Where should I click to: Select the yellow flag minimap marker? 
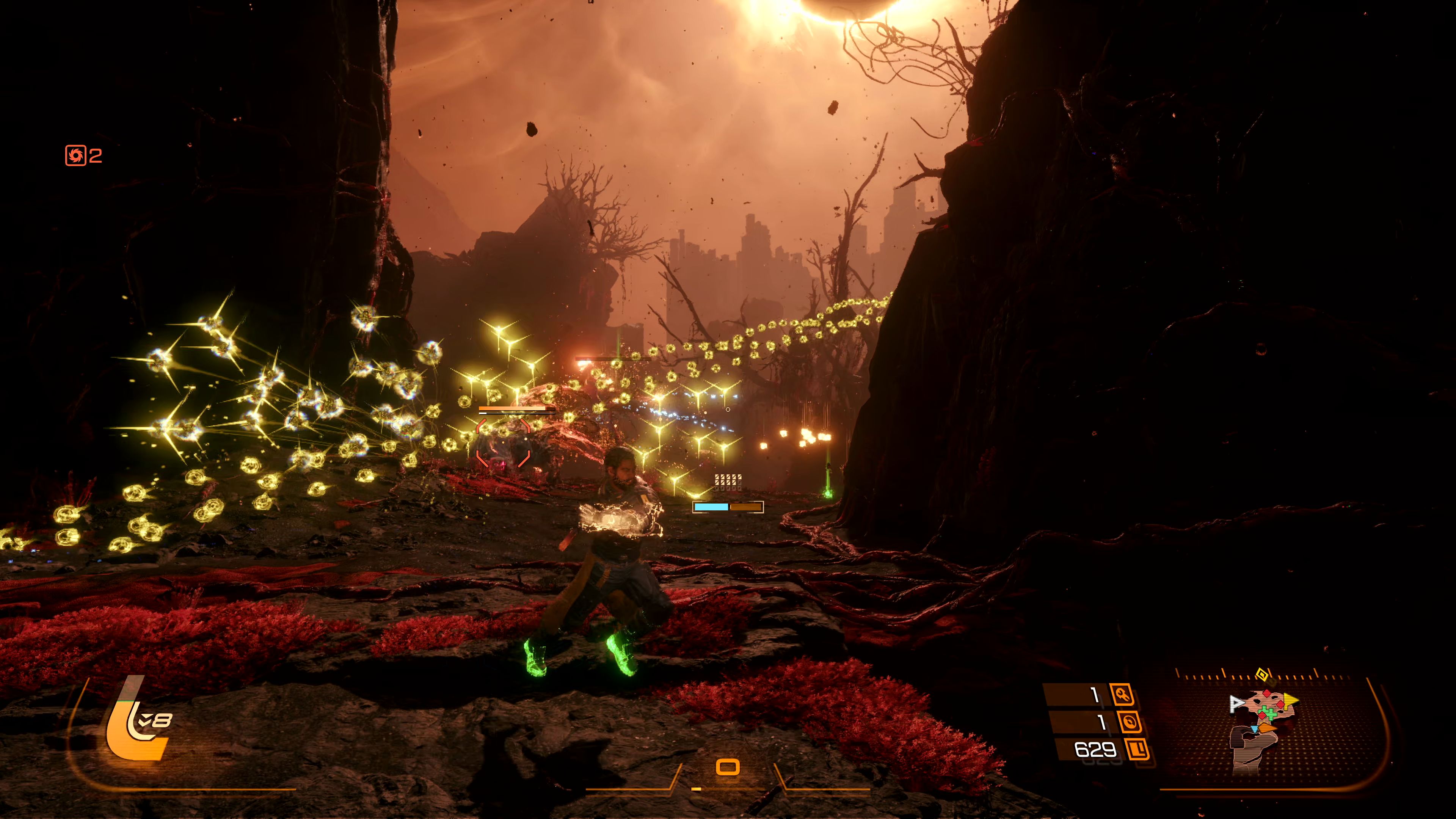pyautogui.click(x=1290, y=701)
